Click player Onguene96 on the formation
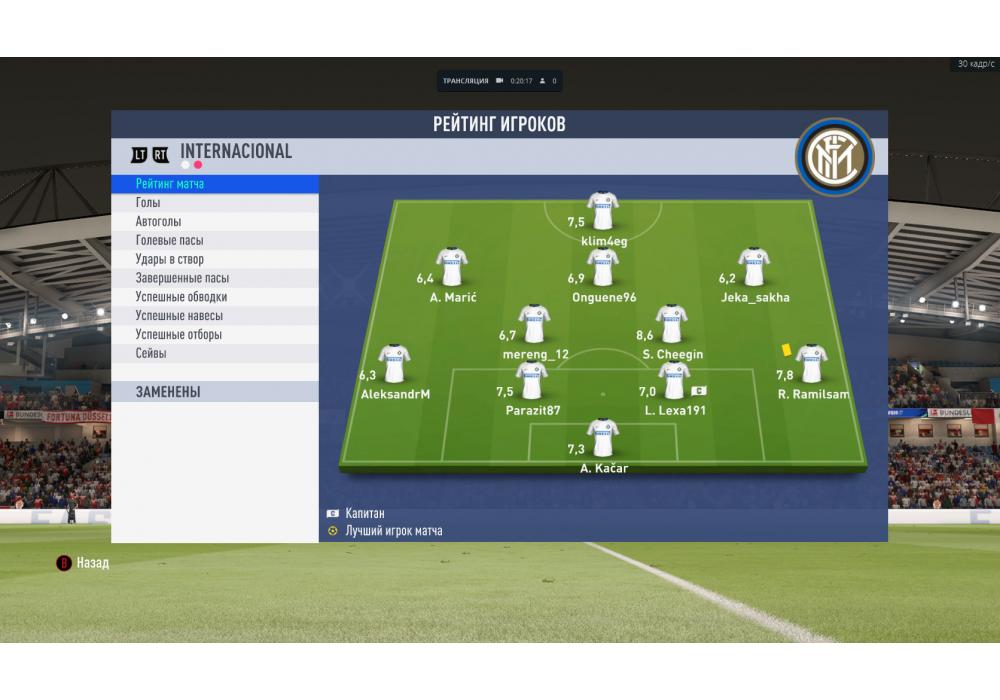 point(603,268)
